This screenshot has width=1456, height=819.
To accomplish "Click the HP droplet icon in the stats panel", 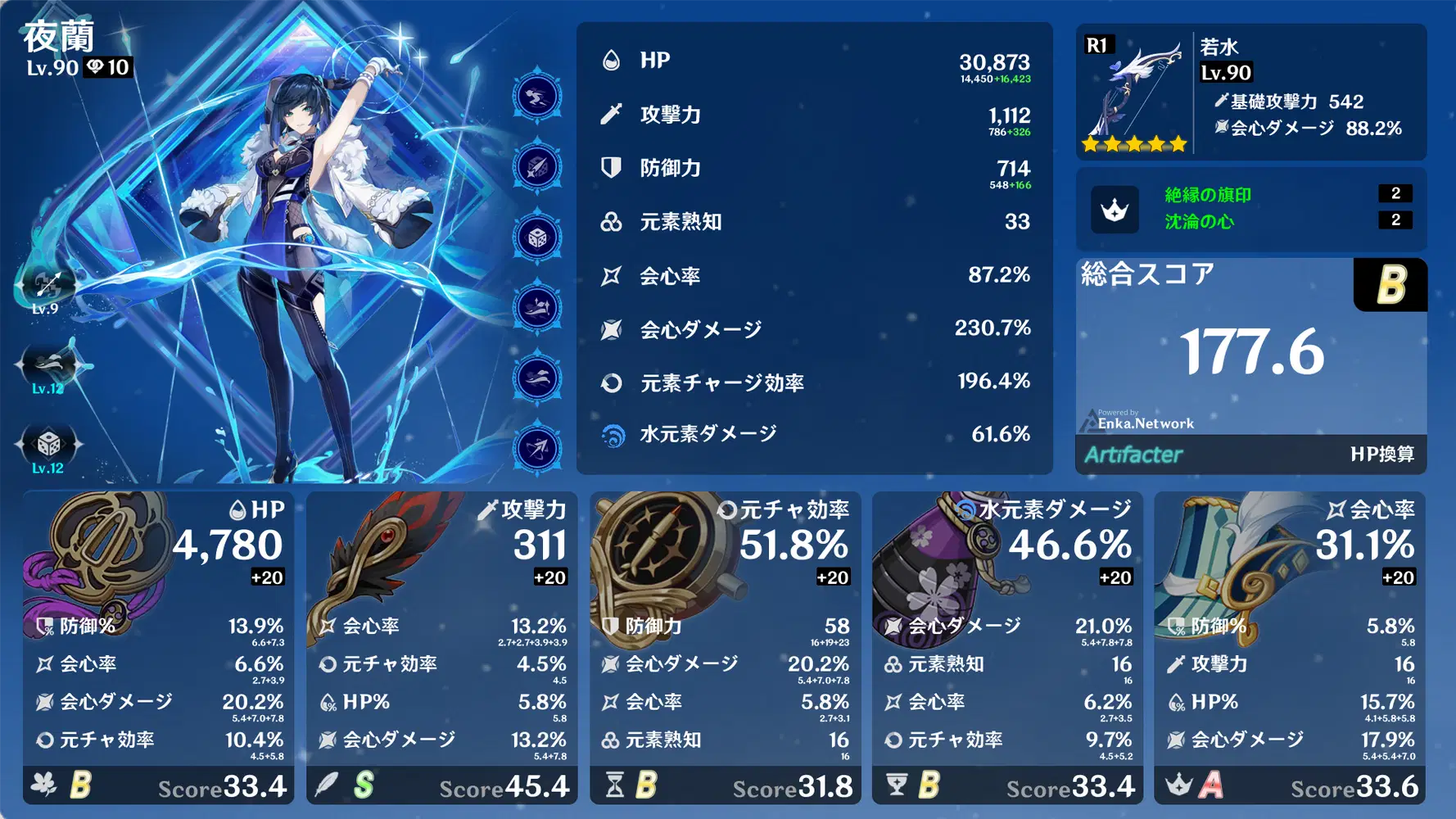I will pos(611,60).
